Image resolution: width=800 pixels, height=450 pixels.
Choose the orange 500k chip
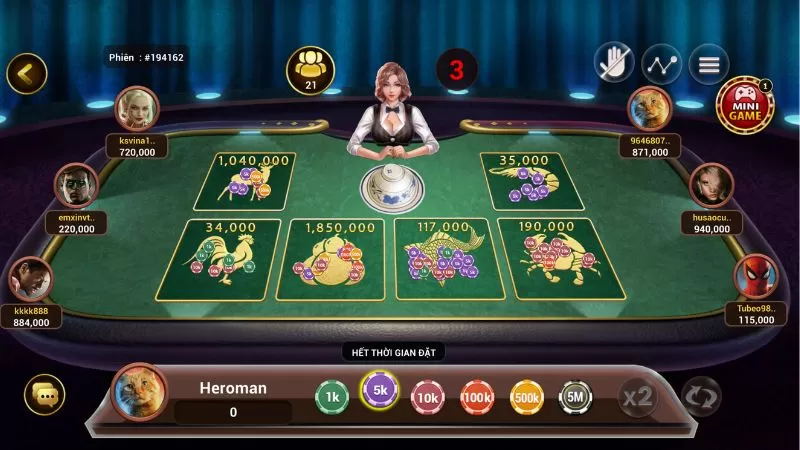click(x=526, y=397)
